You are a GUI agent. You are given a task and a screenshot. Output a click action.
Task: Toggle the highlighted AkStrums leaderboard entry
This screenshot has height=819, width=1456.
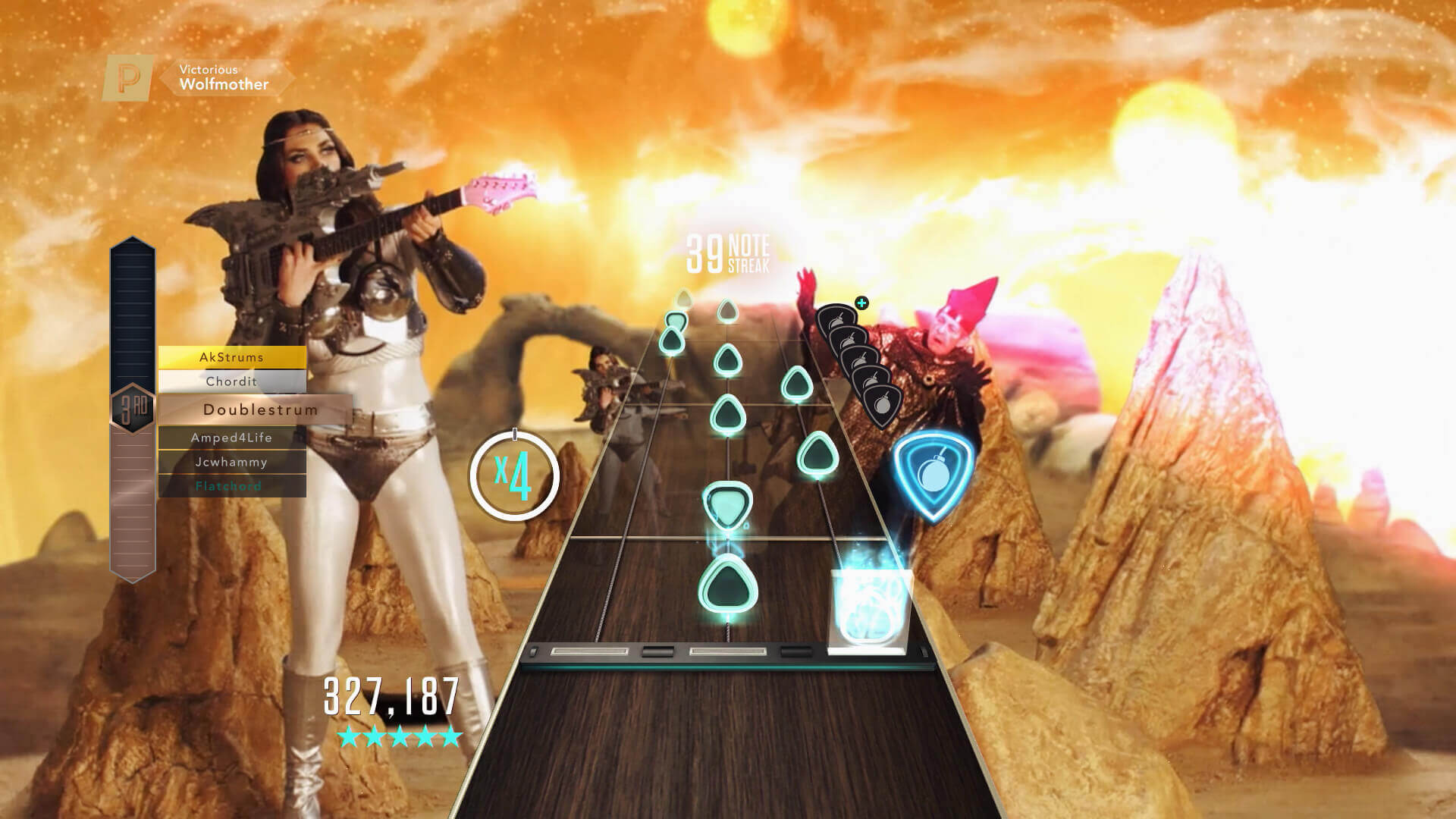point(231,356)
